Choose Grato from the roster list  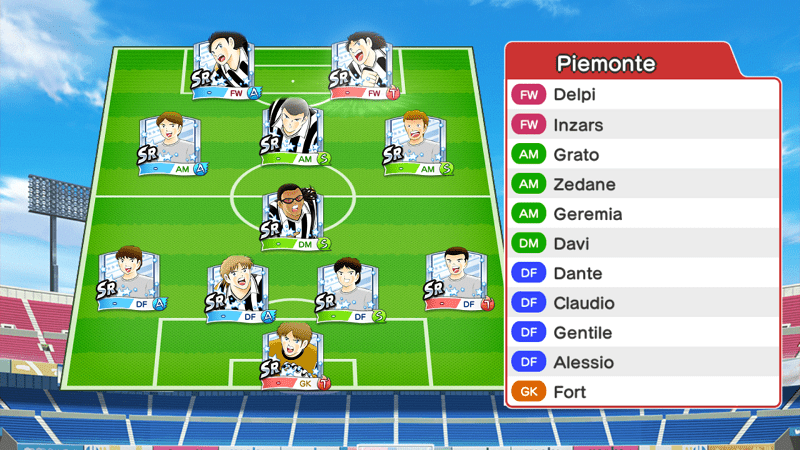click(x=642, y=155)
